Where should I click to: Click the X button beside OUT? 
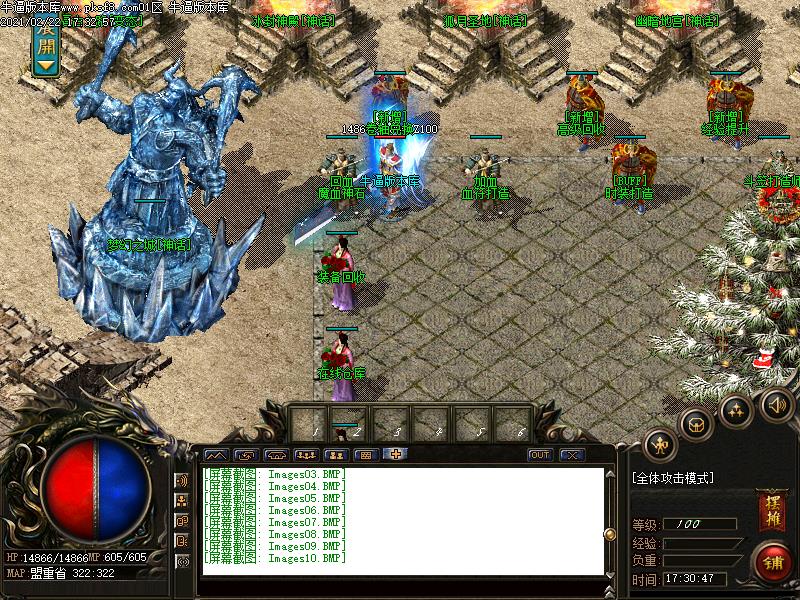coord(571,455)
